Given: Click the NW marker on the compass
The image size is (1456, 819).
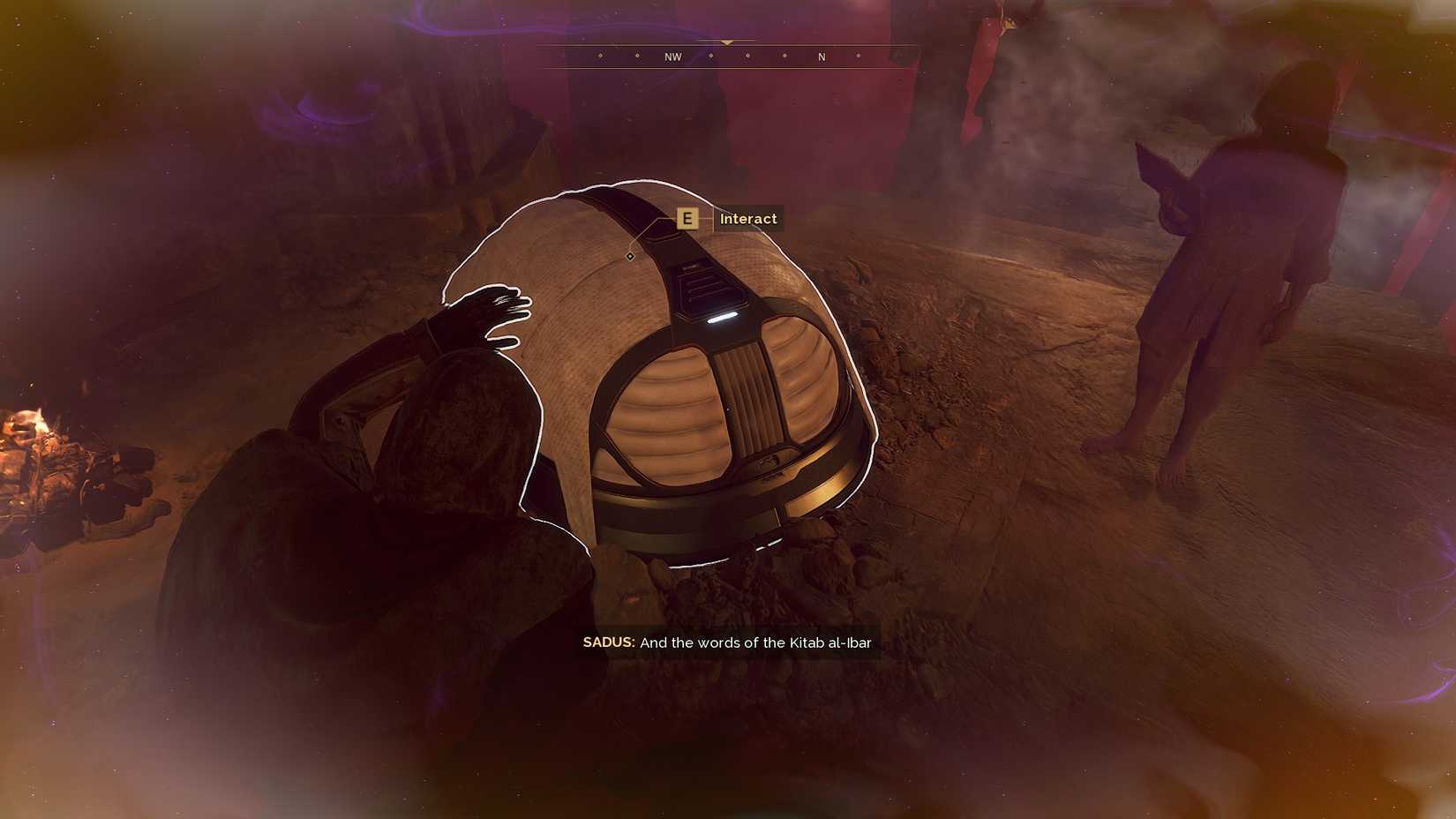Looking at the screenshot, I should coord(672,56).
